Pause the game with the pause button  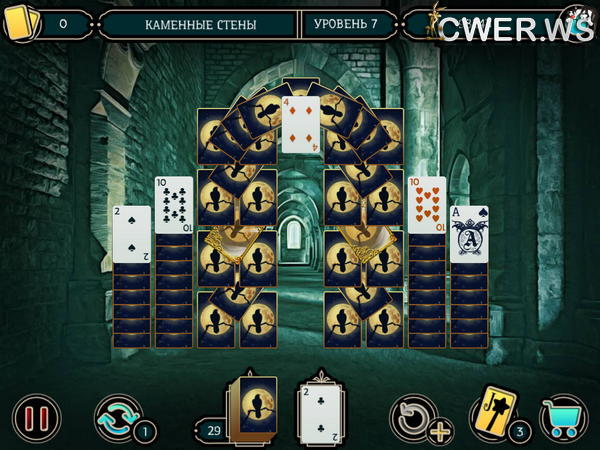[36, 417]
